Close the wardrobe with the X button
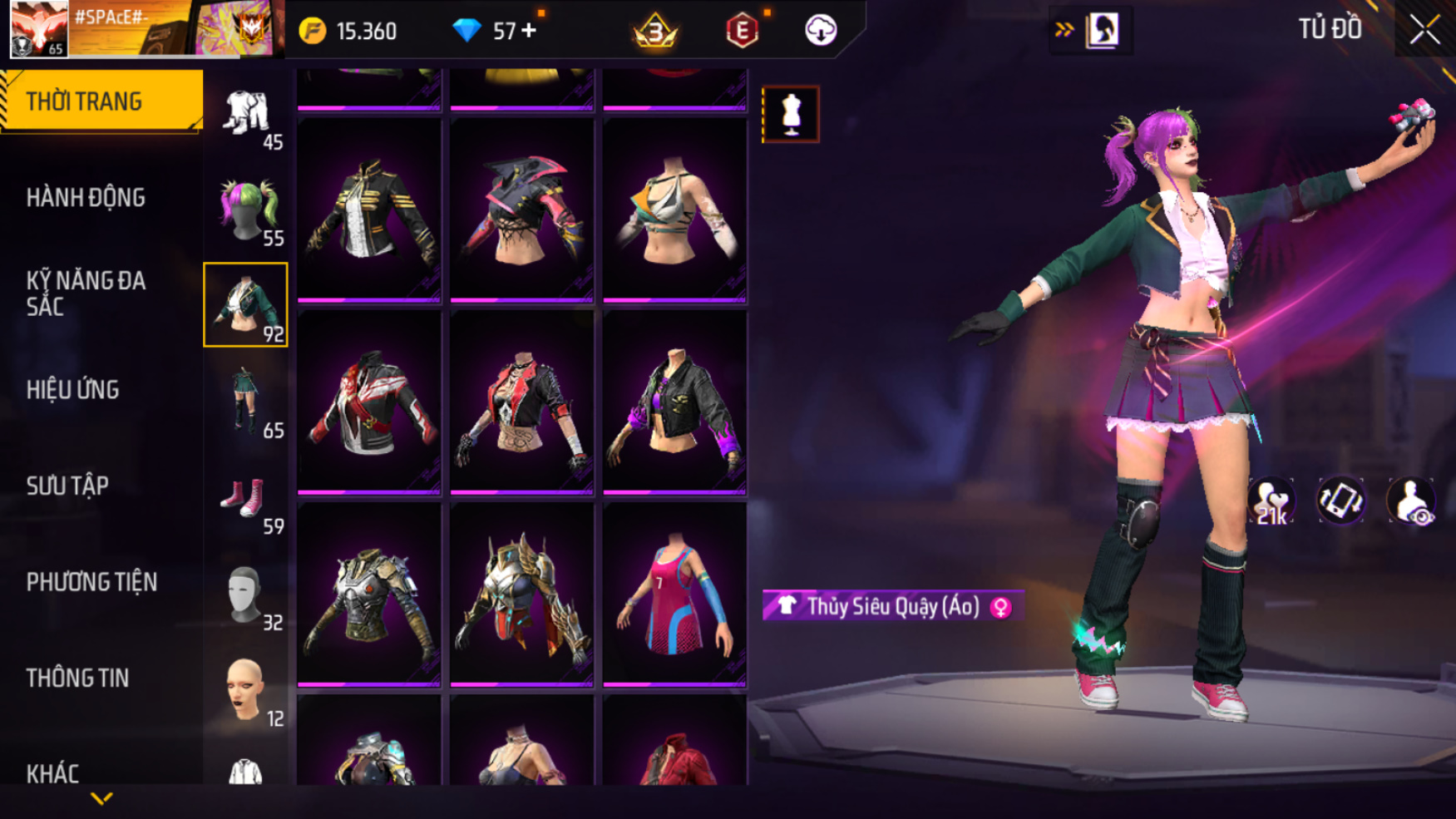Screen dimensions: 1456x819 click(1424, 31)
